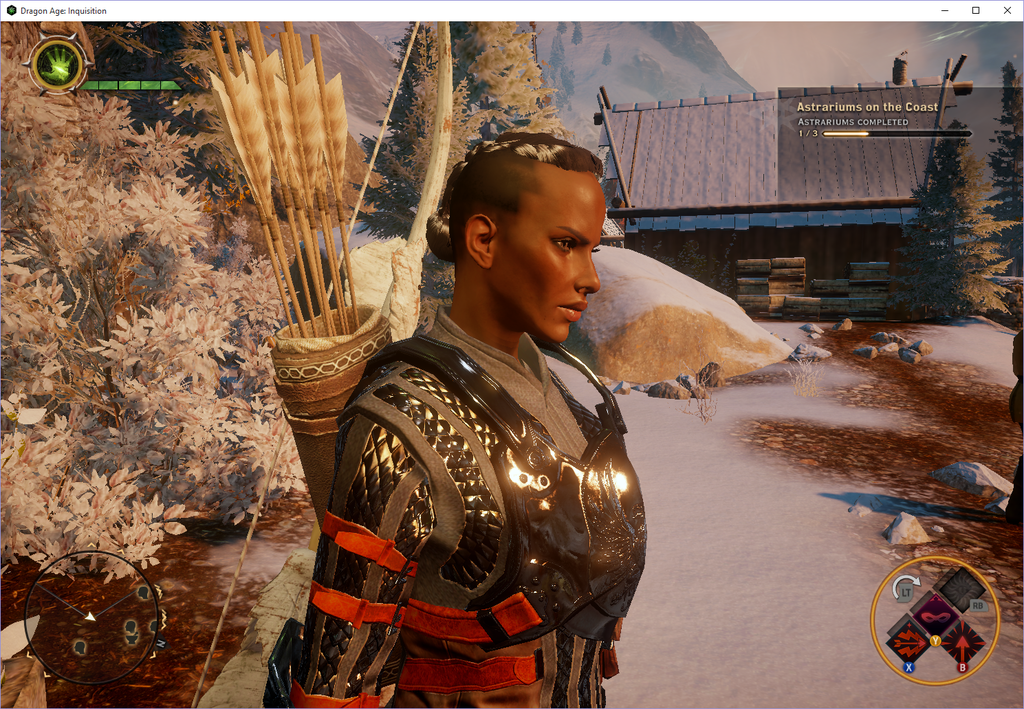Screen dimensions: 1024x709
Task: Select the greyed-out swirl ability slot
Action: (x=960, y=588)
